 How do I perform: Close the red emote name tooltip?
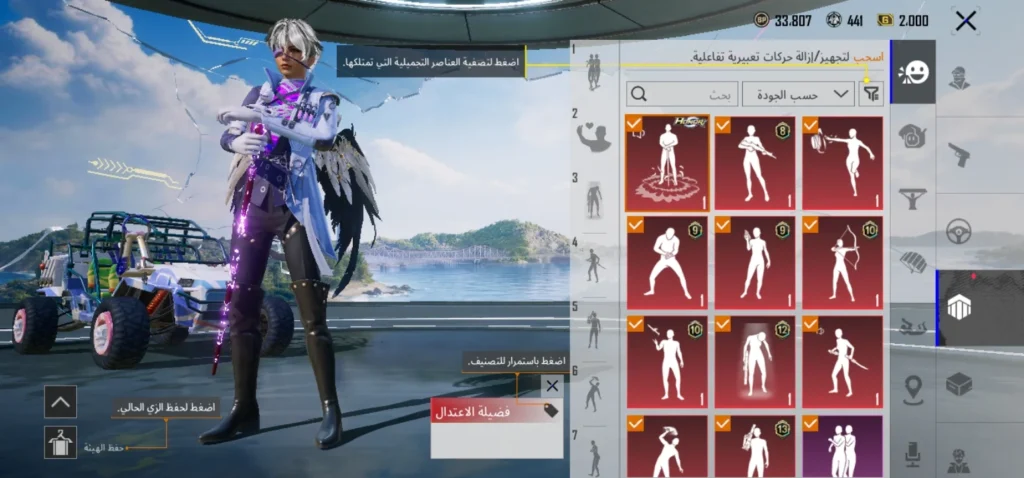[x=552, y=386]
